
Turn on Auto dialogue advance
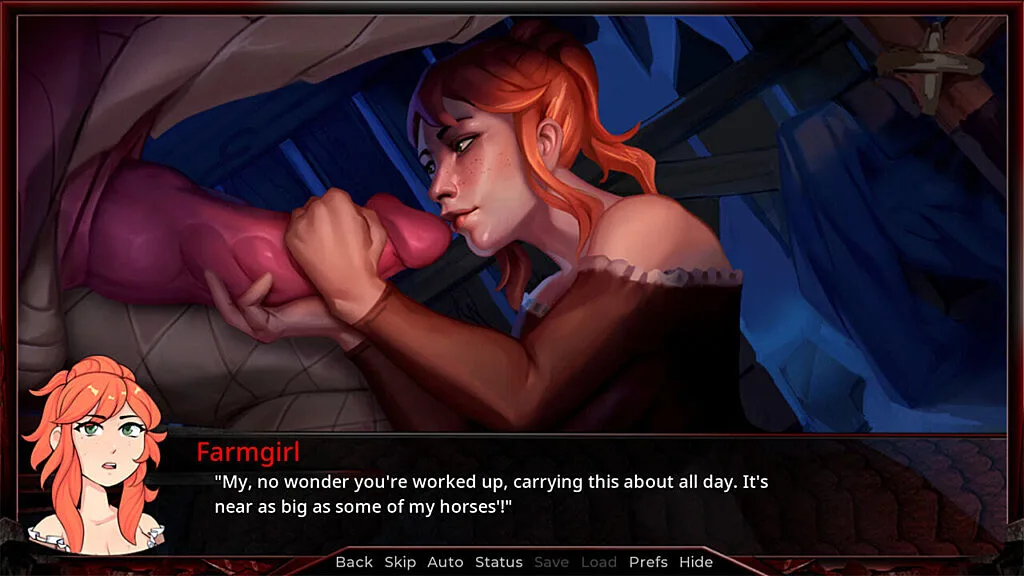coord(445,562)
